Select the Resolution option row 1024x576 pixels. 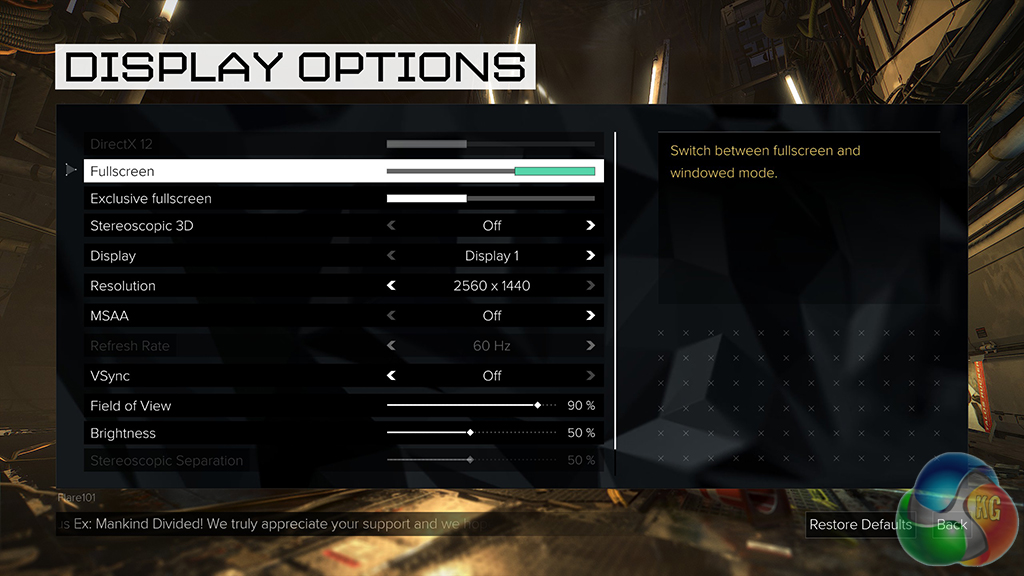point(200,286)
